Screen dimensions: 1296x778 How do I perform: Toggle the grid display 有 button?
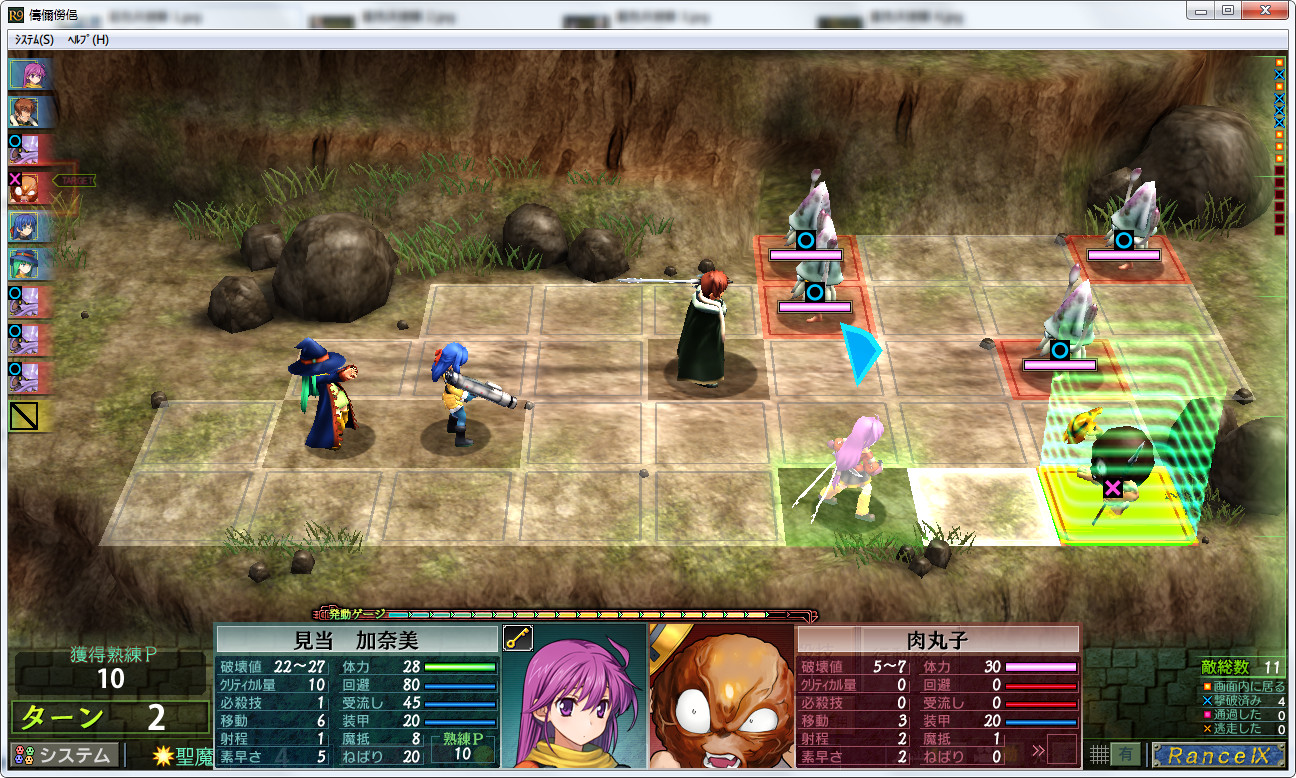pyautogui.click(x=1126, y=754)
